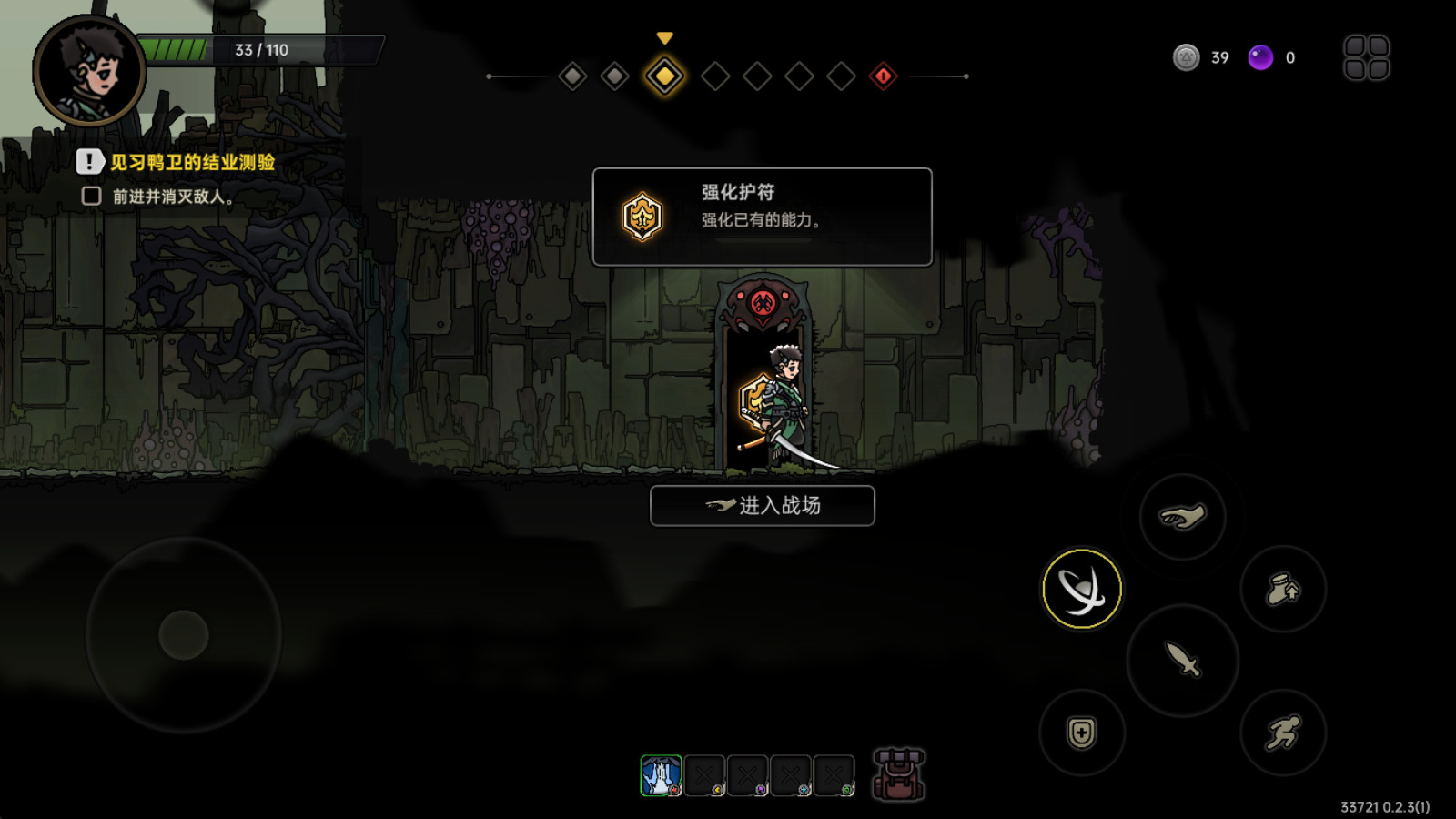This screenshot has width=1456, height=819.
Task: Tap the yellow arrow above the stage map
Action: pos(663,39)
